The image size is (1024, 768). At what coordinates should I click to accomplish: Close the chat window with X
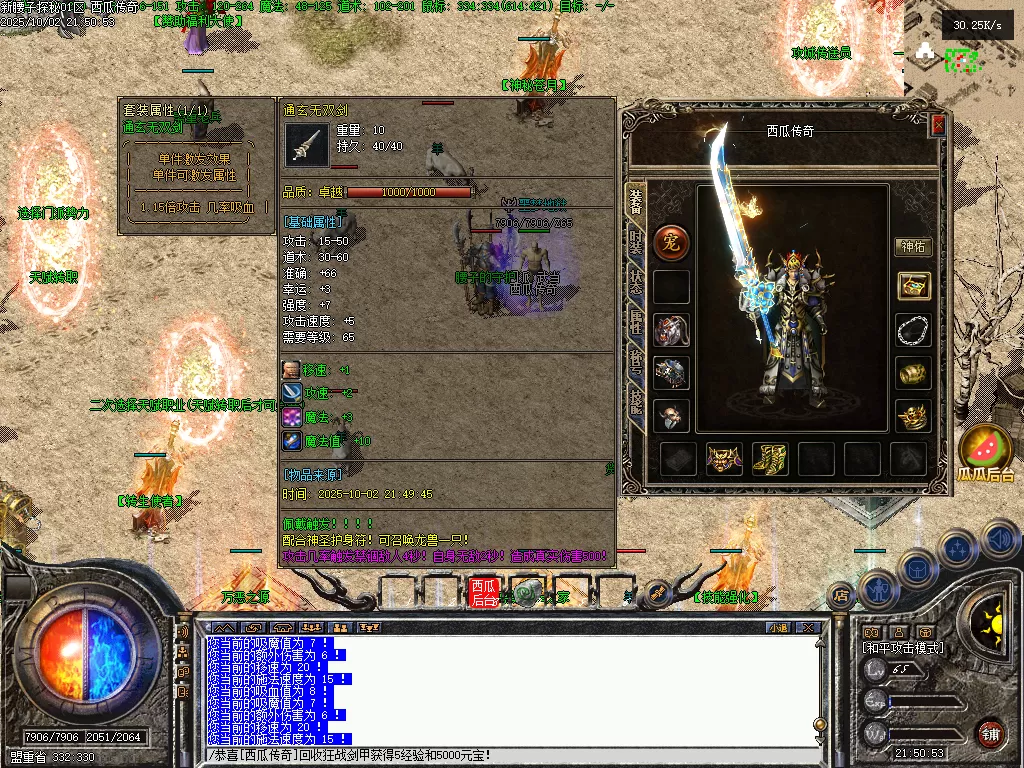point(808,627)
